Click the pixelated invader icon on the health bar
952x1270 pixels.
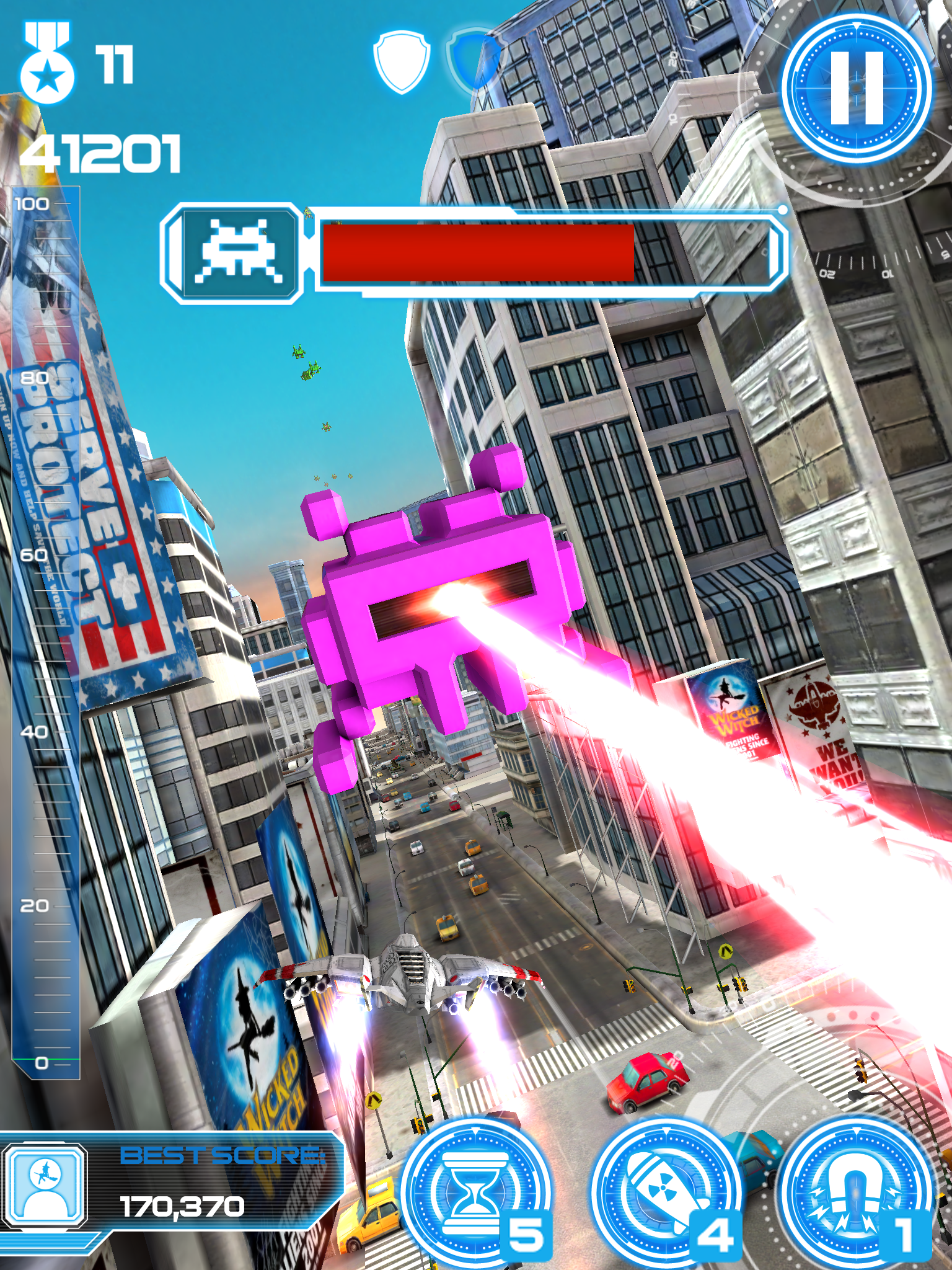click(239, 251)
